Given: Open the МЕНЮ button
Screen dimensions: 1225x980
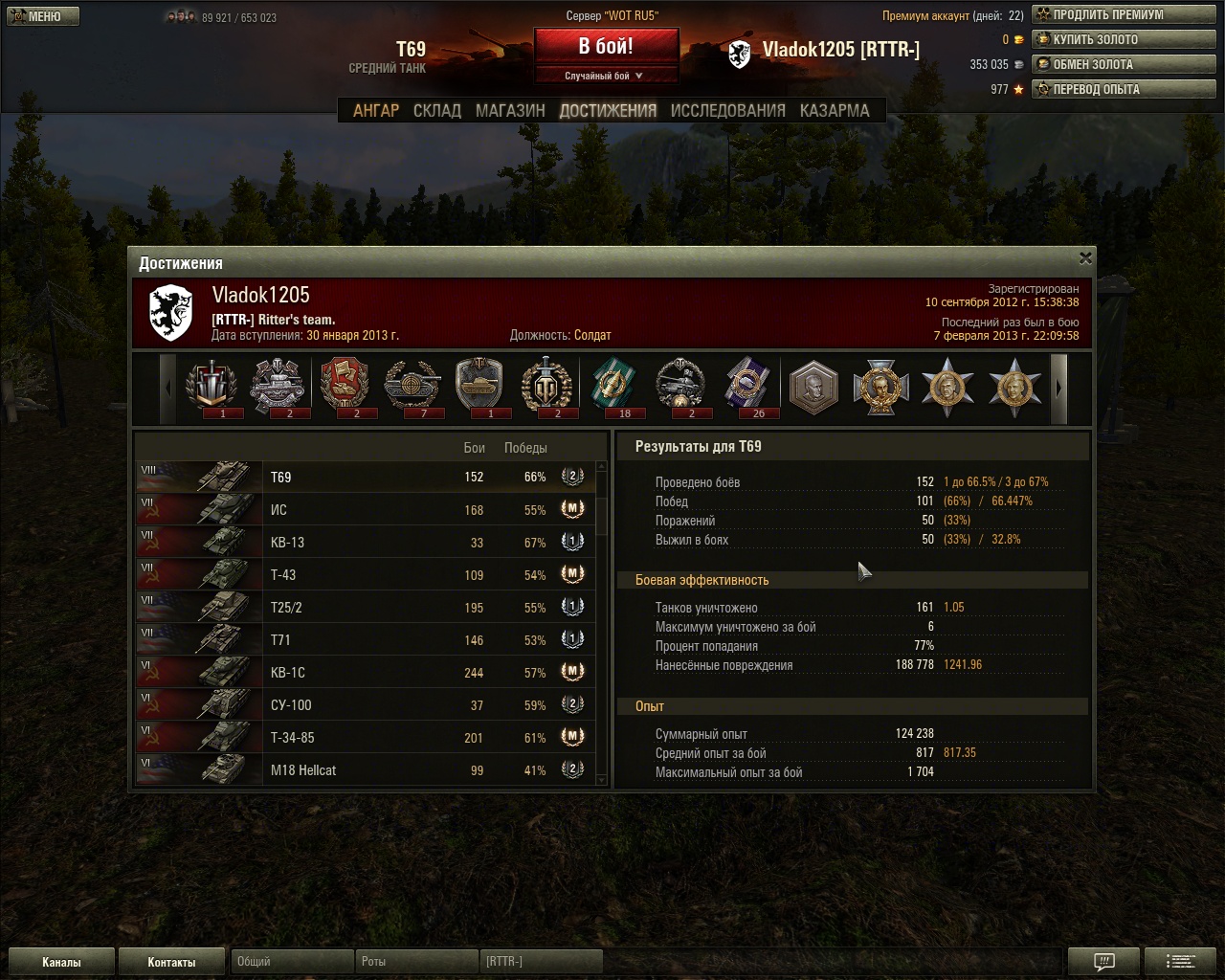Looking at the screenshot, I should pos(43,16).
